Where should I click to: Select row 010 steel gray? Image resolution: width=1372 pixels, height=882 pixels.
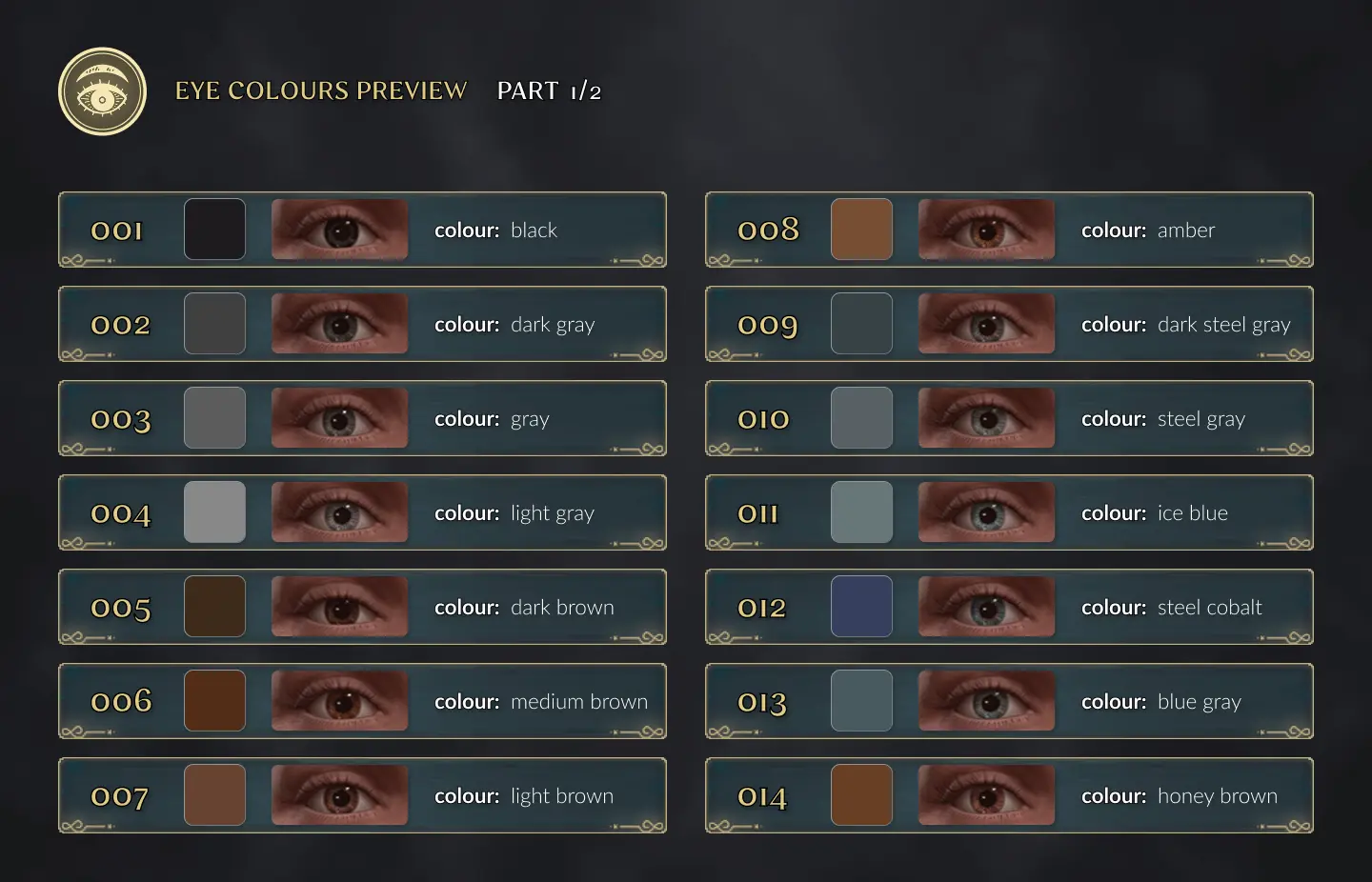pos(1009,418)
